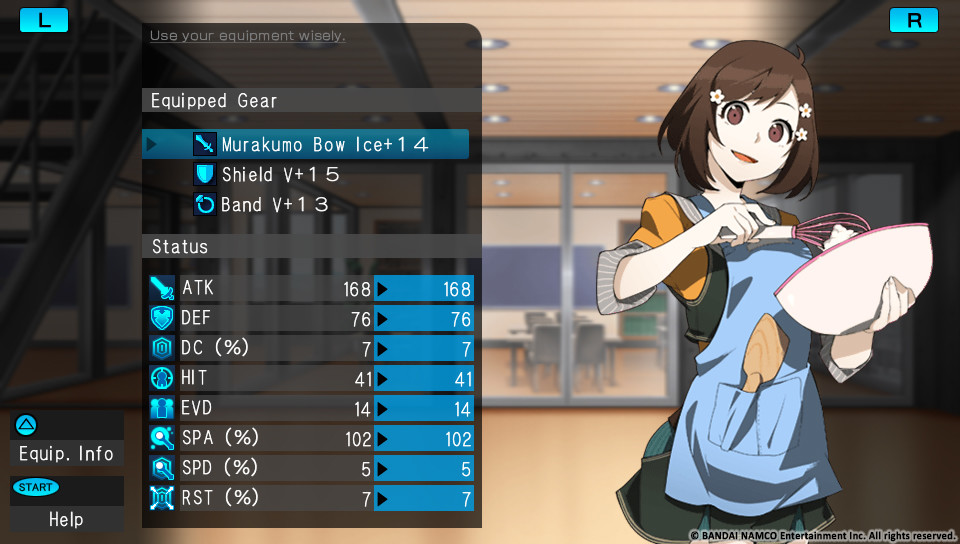Pick the Band V+13 accessory entry
Screen dimensions: 960x544
point(275,205)
